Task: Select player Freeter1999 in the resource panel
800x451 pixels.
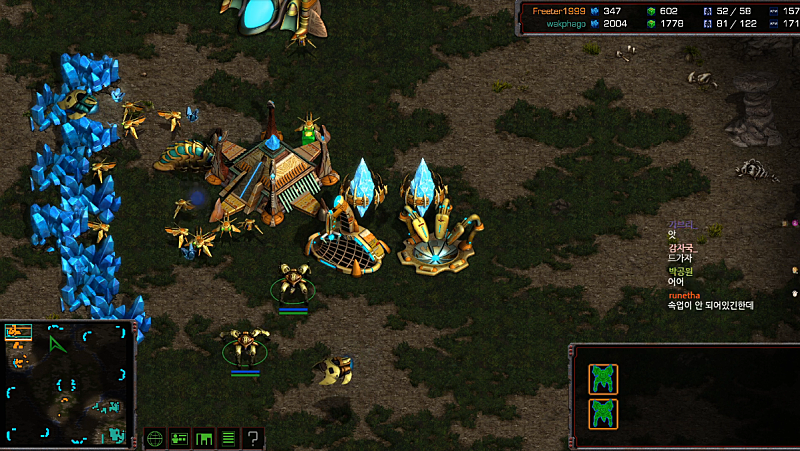Action: click(558, 10)
